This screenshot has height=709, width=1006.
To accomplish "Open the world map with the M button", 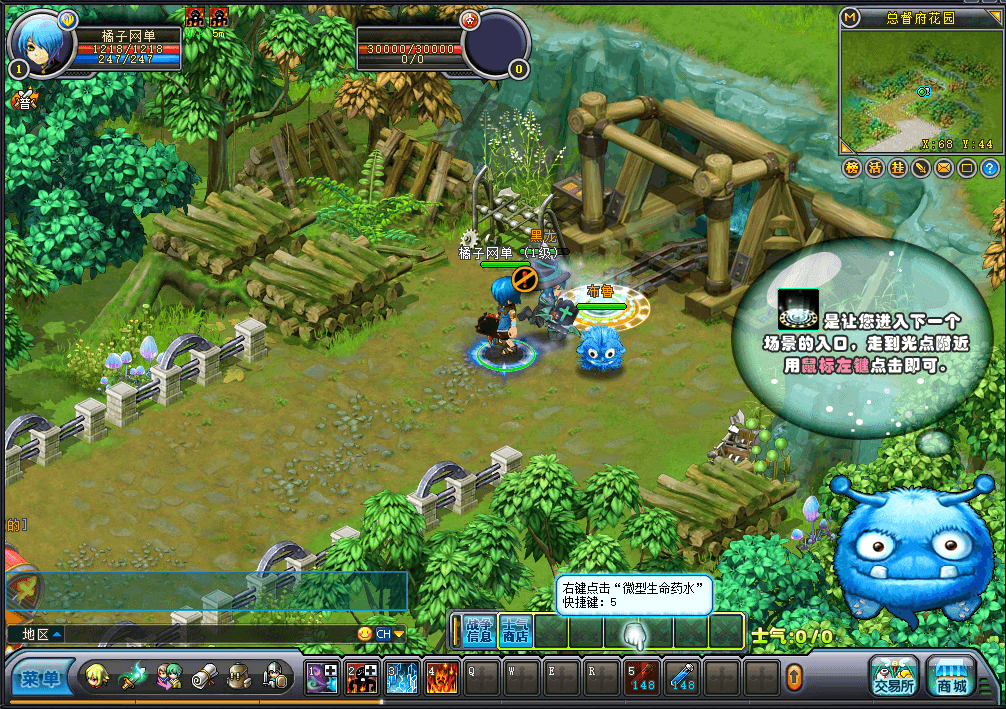I will click(850, 18).
